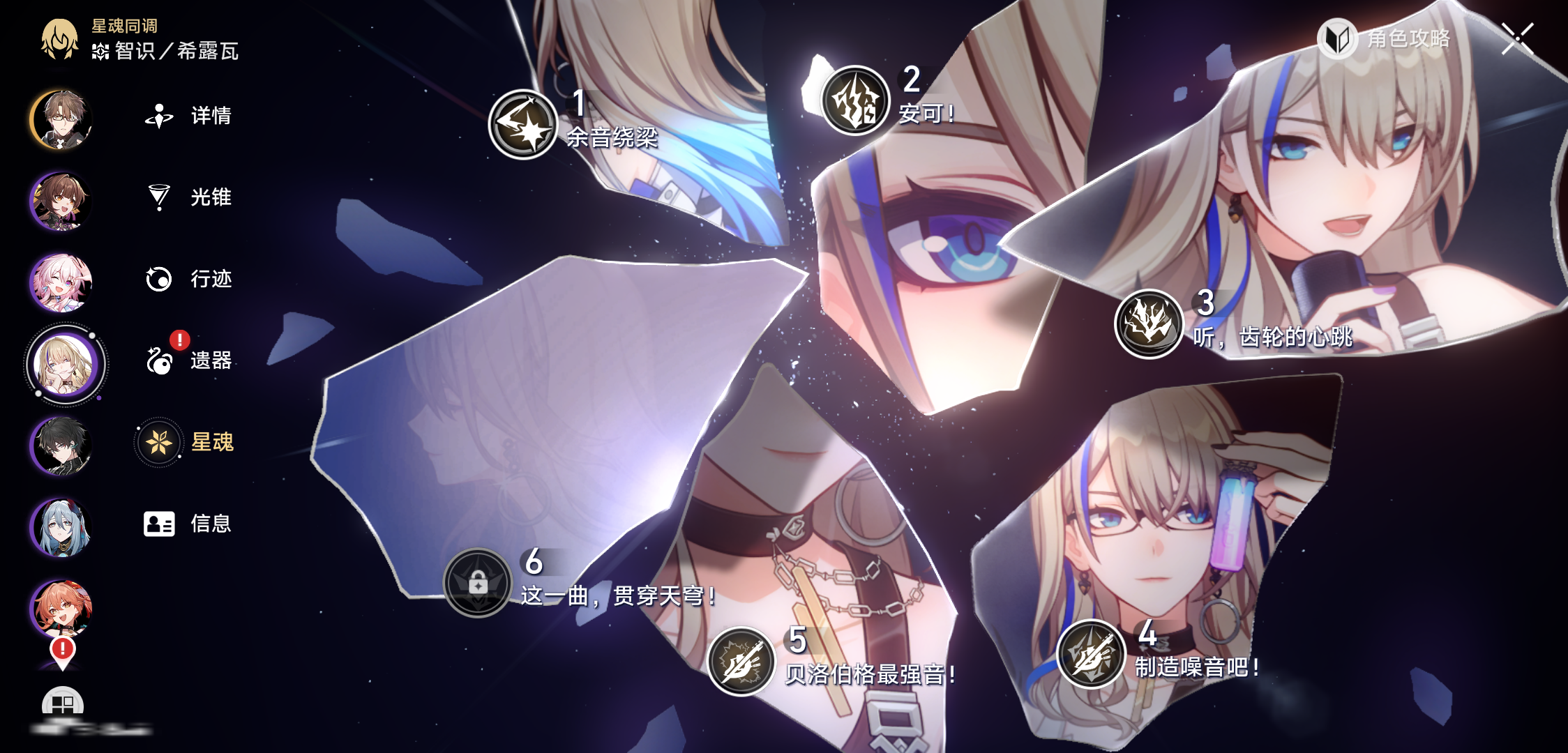Viewport: 1568px width, 753px height.
Task: Select the silver-haired character with red ornament
Action: (61, 527)
